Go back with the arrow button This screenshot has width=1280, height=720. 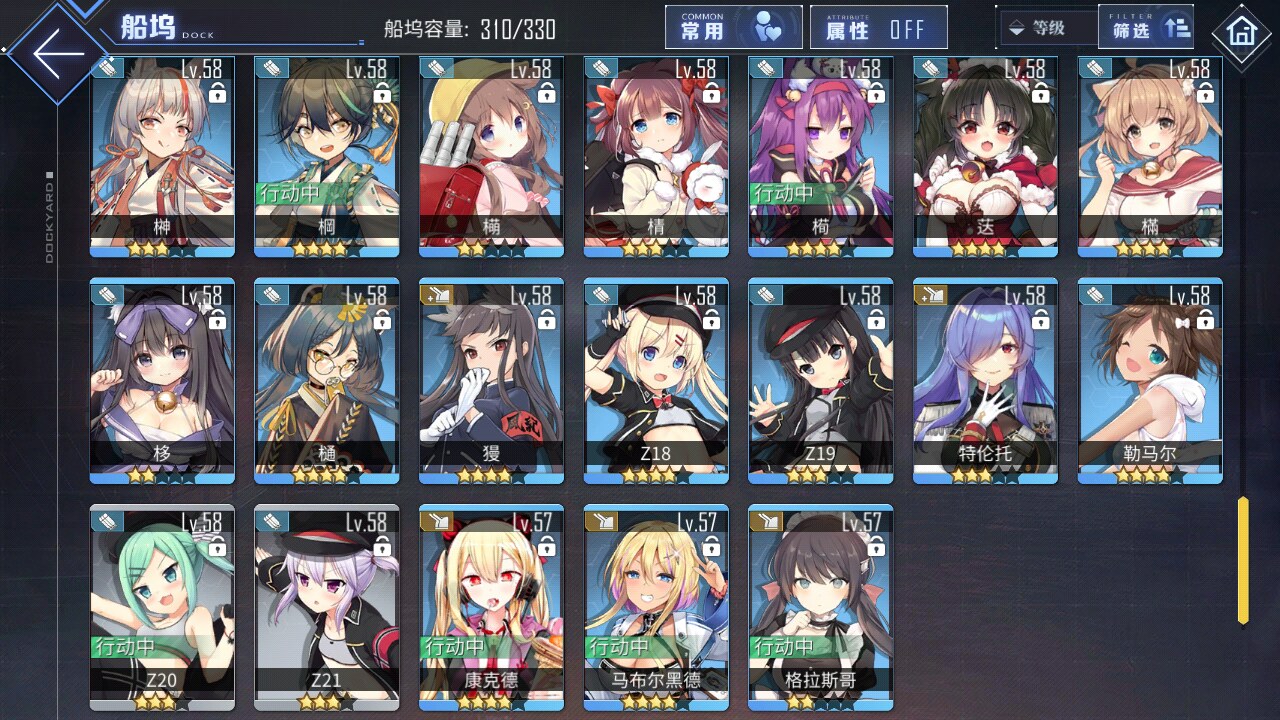(x=58, y=53)
